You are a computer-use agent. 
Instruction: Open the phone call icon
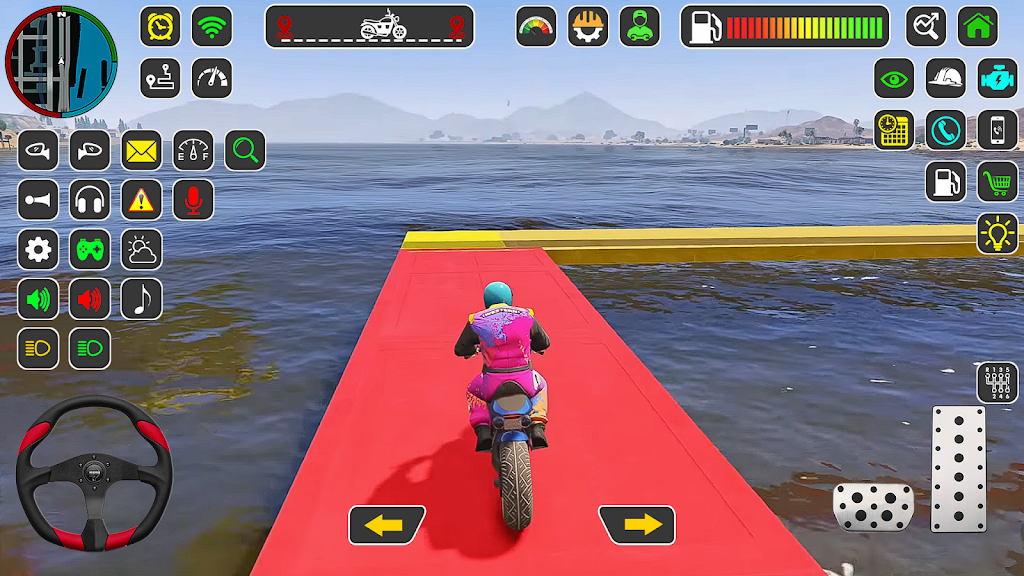pos(946,130)
